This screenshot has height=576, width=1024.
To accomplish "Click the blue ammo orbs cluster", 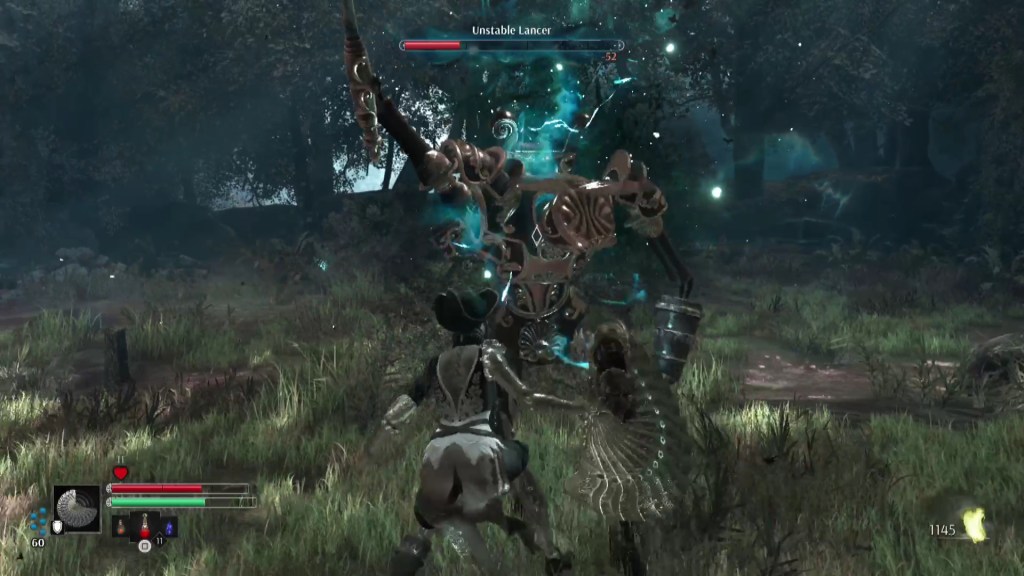I will tap(39, 519).
